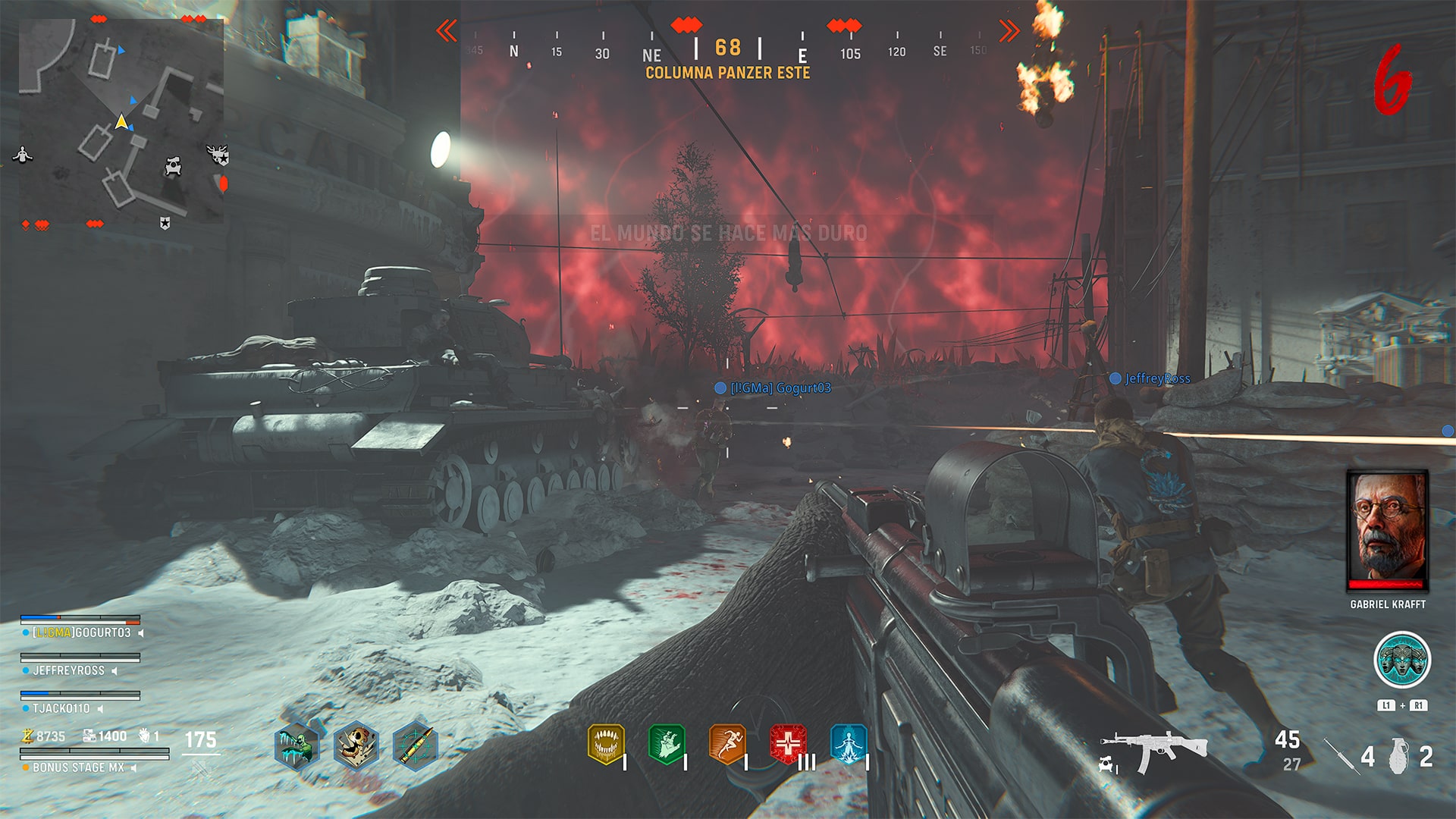Mute JEFFREYROSS using his speaker icon
The height and width of the screenshot is (819, 1456).
click(114, 670)
